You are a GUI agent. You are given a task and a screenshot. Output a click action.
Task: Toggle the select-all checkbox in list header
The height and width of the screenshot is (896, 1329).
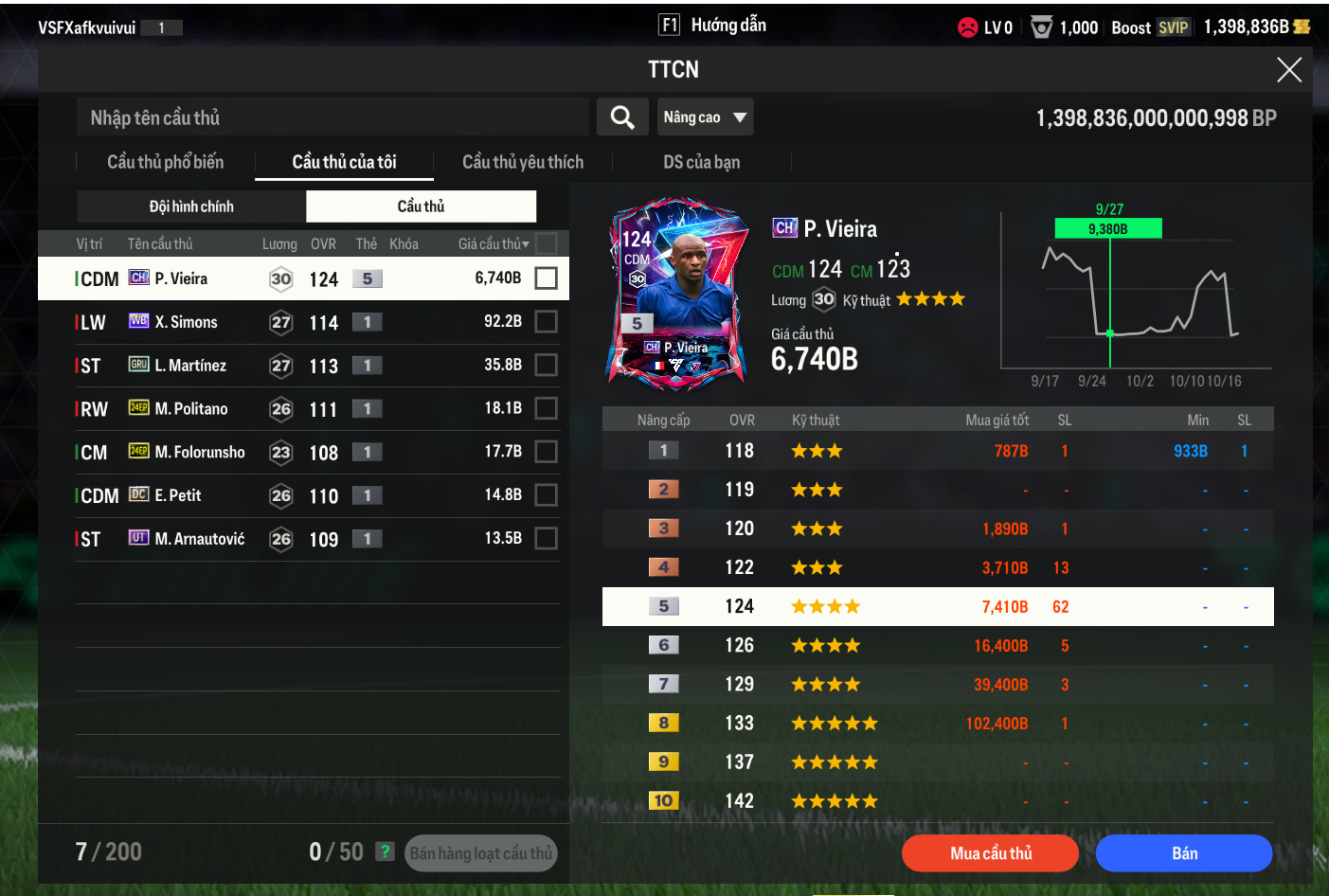pyautogui.click(x=546, y=243)
